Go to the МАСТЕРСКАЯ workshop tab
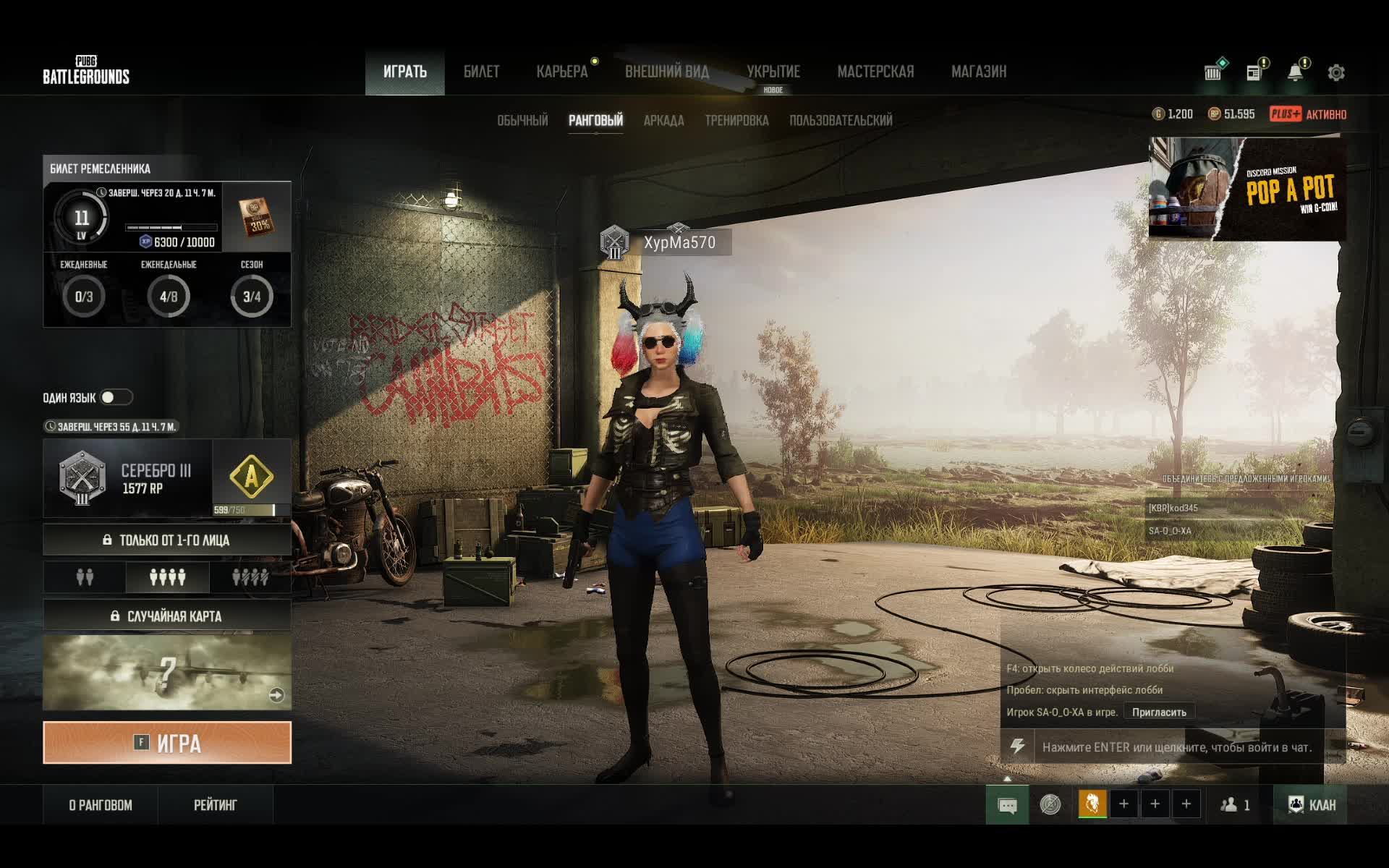1389x868 pixels. pyautogui.click(x=875, y=72)
